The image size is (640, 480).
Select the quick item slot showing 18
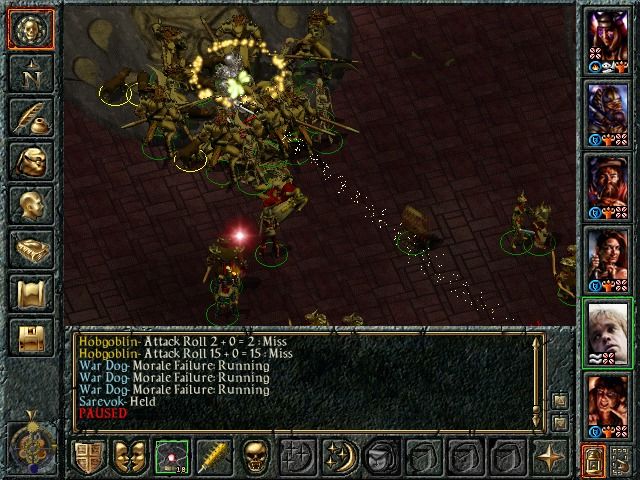pyautogui.click(x=170, y=457)
